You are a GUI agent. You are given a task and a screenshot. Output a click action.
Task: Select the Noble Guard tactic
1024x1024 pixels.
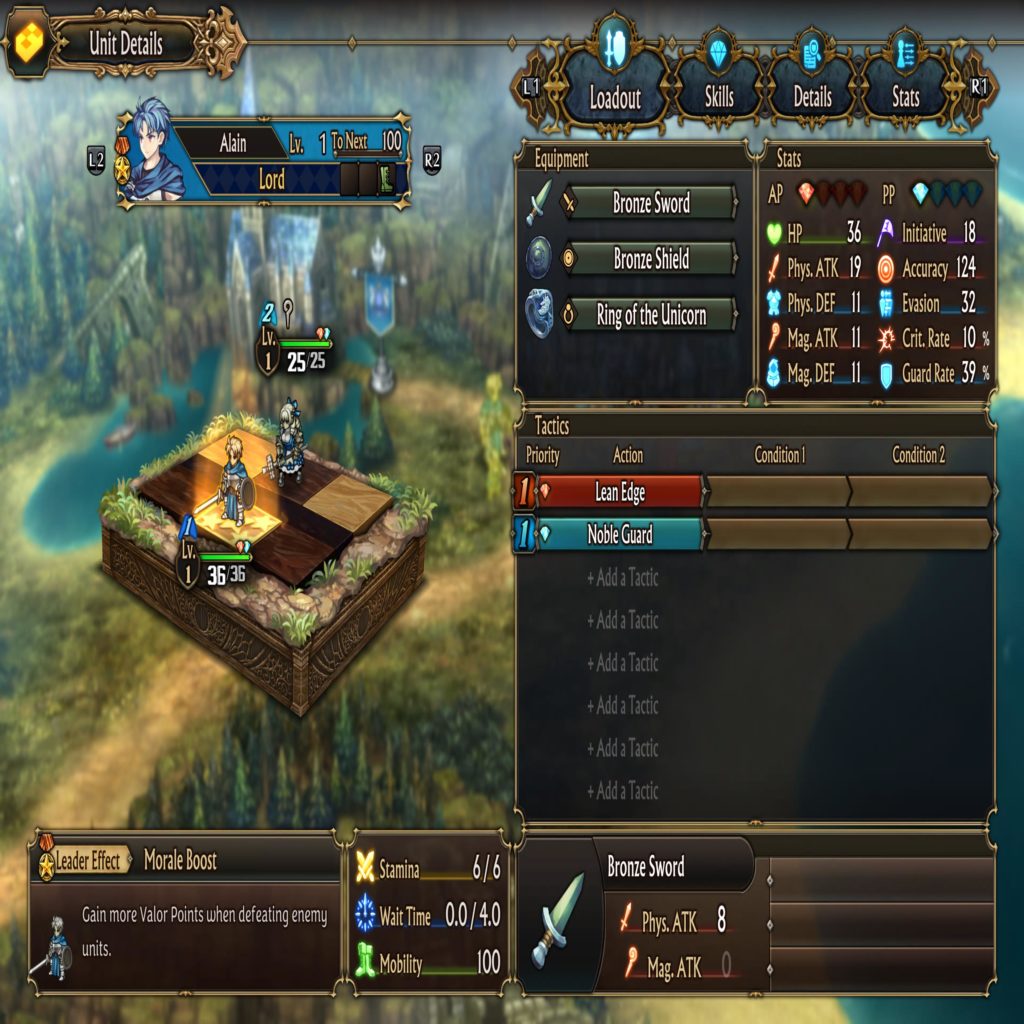tap(620, 535)
